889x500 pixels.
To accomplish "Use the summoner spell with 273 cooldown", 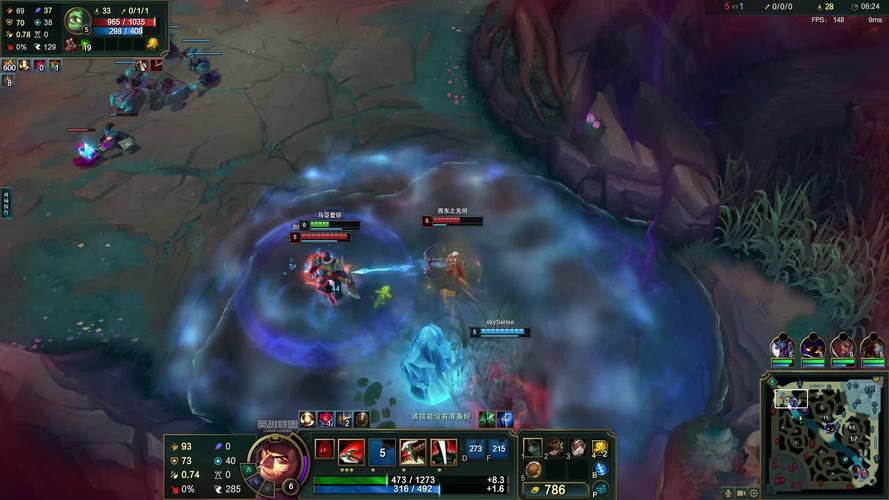I will pos(476,450).
